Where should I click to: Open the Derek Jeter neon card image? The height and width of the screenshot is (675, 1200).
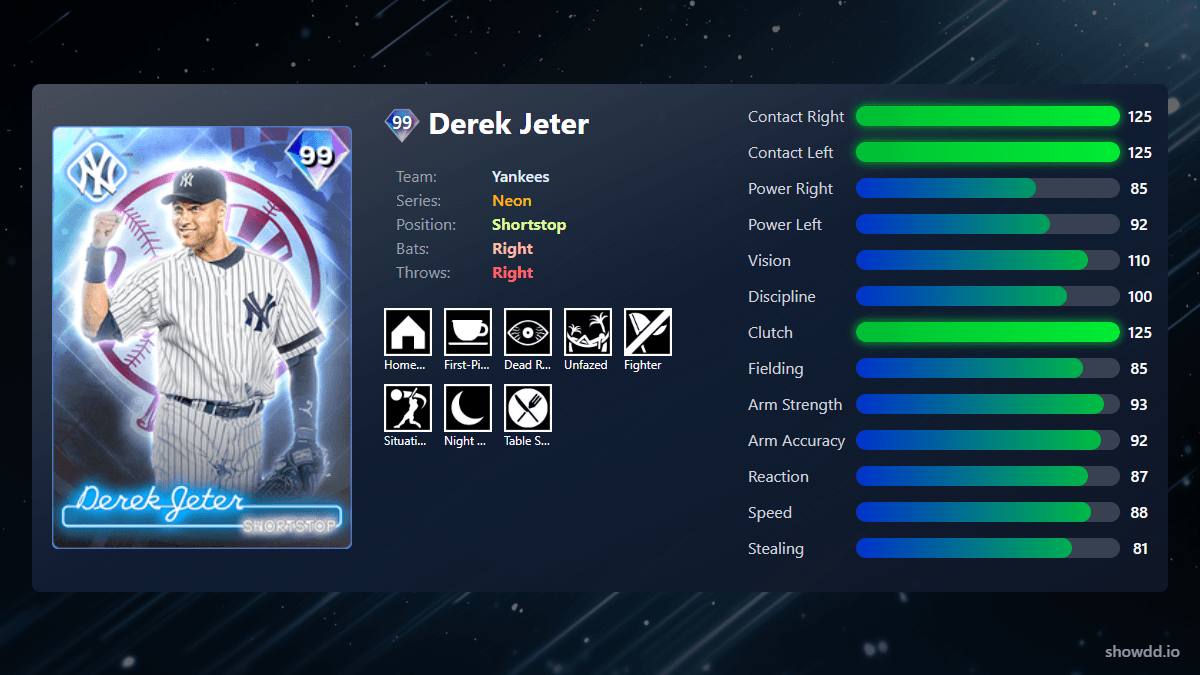click(202, 338)
